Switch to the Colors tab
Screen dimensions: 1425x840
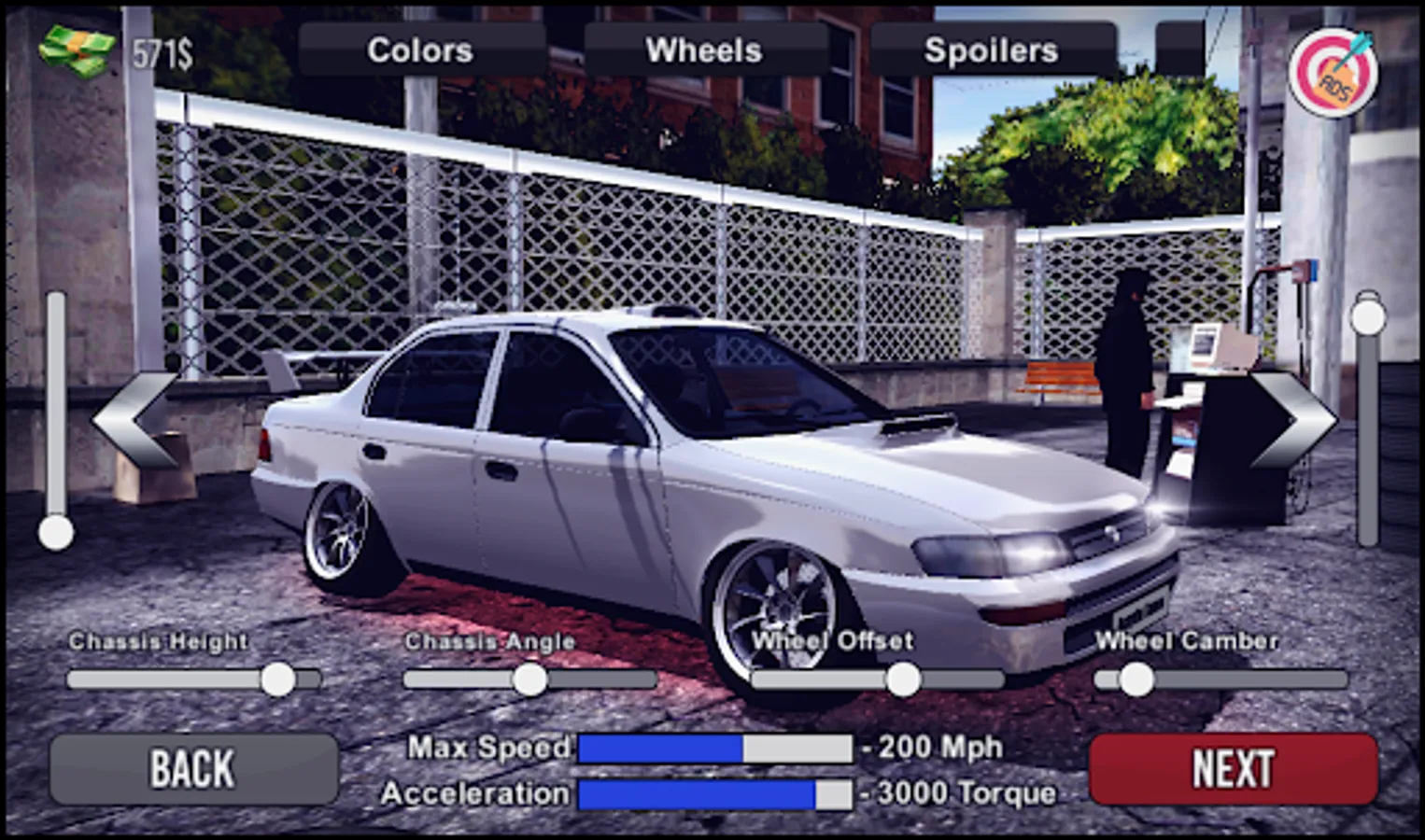coord(420,49)
